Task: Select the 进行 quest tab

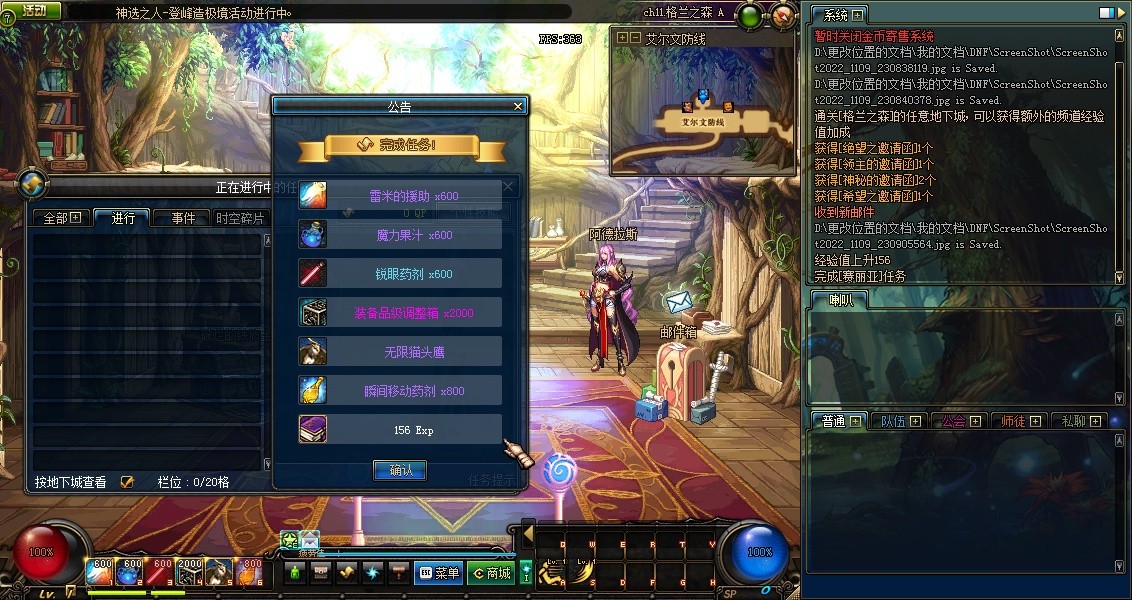Action: (123, 218)
